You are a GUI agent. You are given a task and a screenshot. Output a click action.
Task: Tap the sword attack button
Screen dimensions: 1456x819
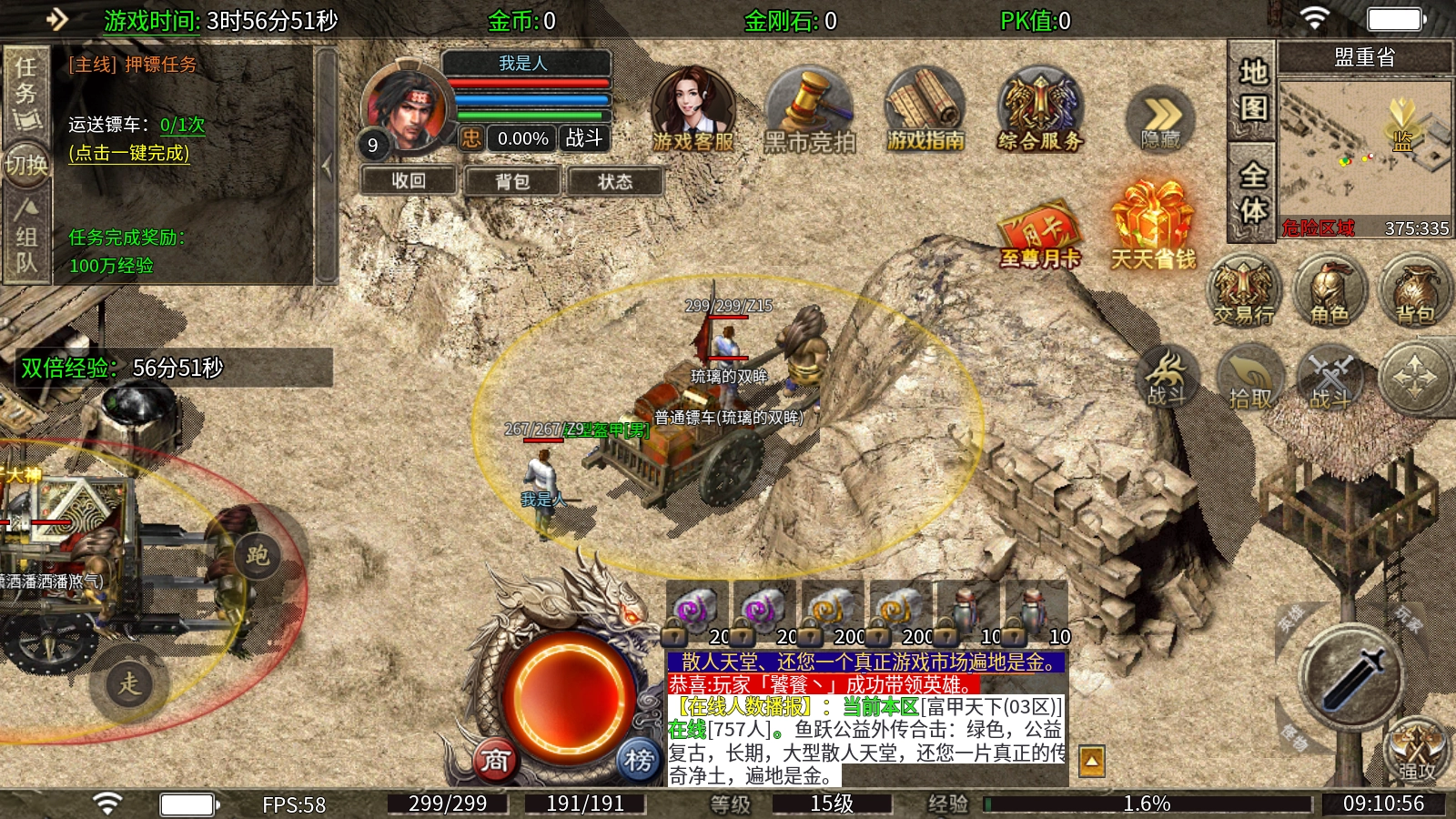point(1351,678)
